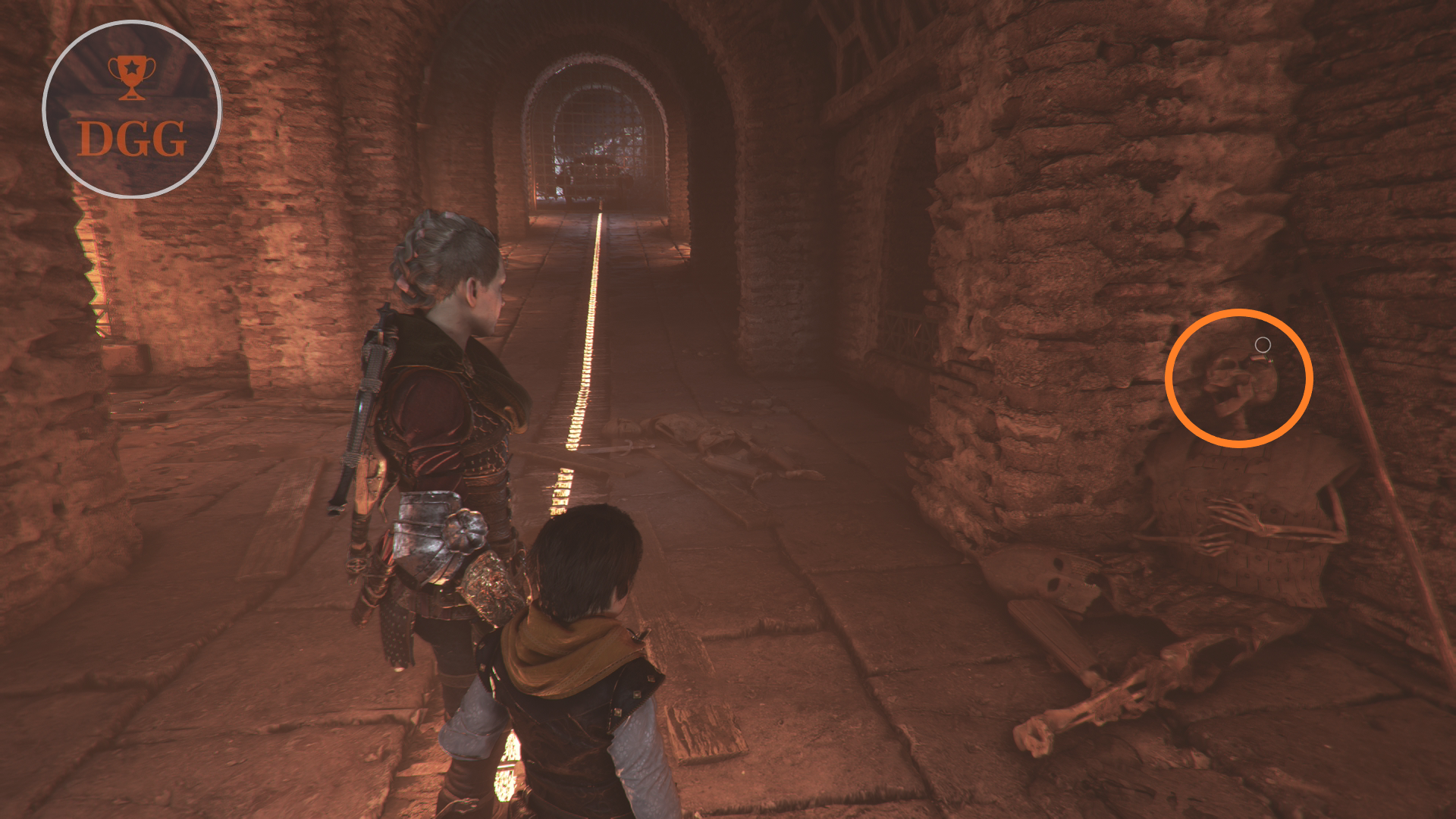The width and height of the screenshot is (1456, 819).
Task: Select the small white interaction marker
Action: [1263, 345]
